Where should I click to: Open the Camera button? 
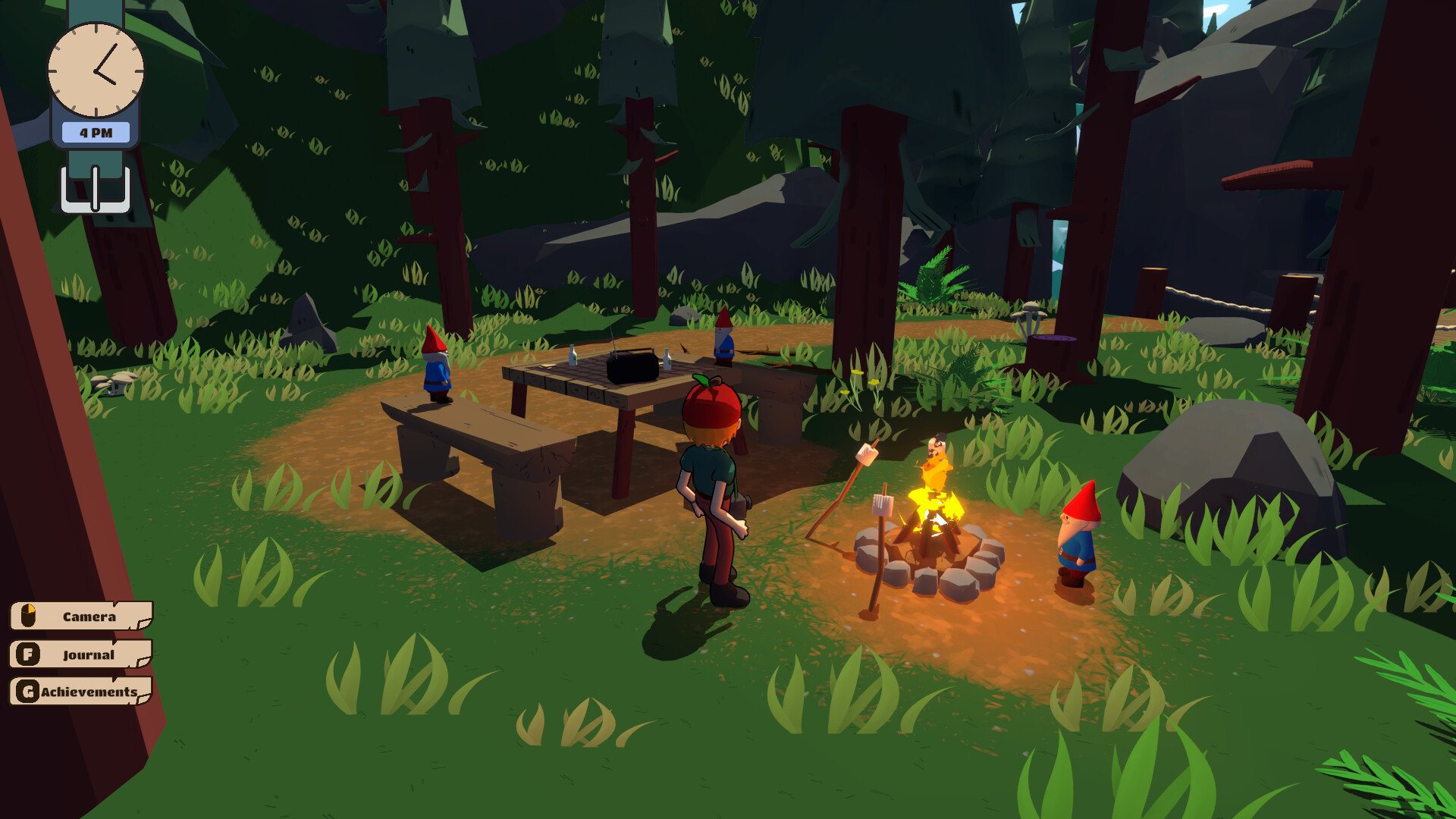pyautogui.click(x=81, y=616)
